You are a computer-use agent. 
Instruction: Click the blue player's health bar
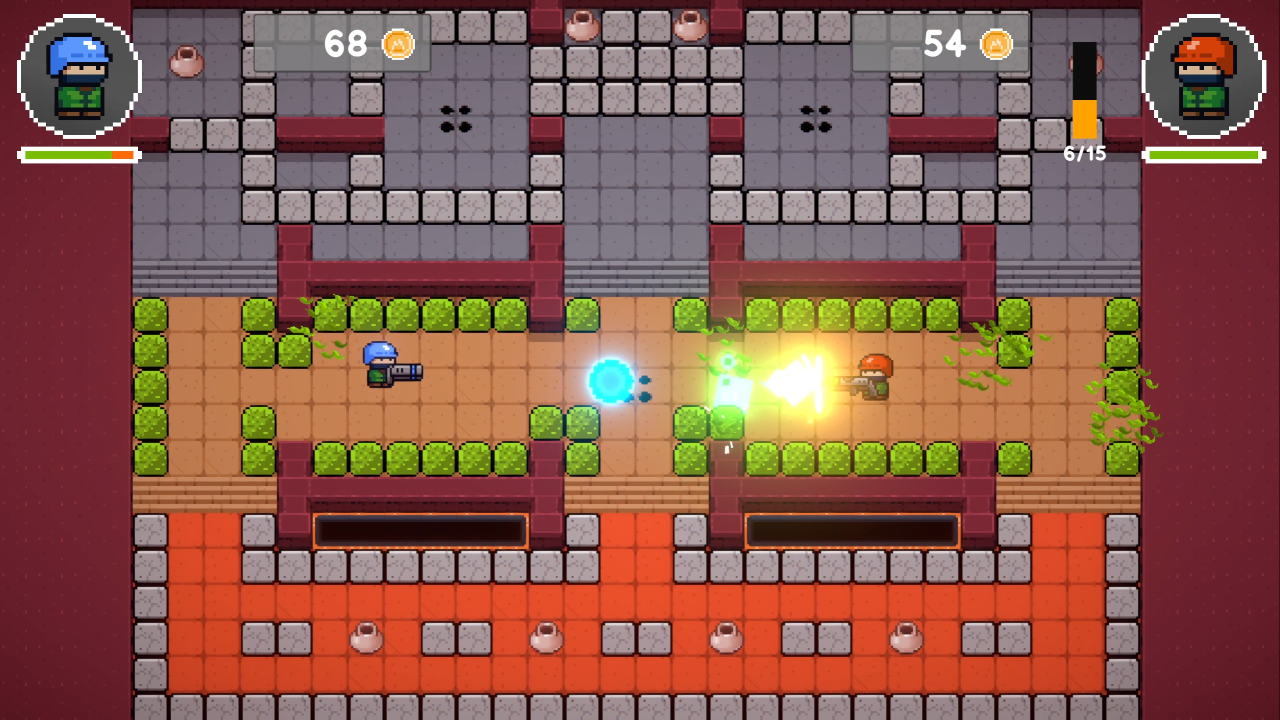click(x=78, y=155)
